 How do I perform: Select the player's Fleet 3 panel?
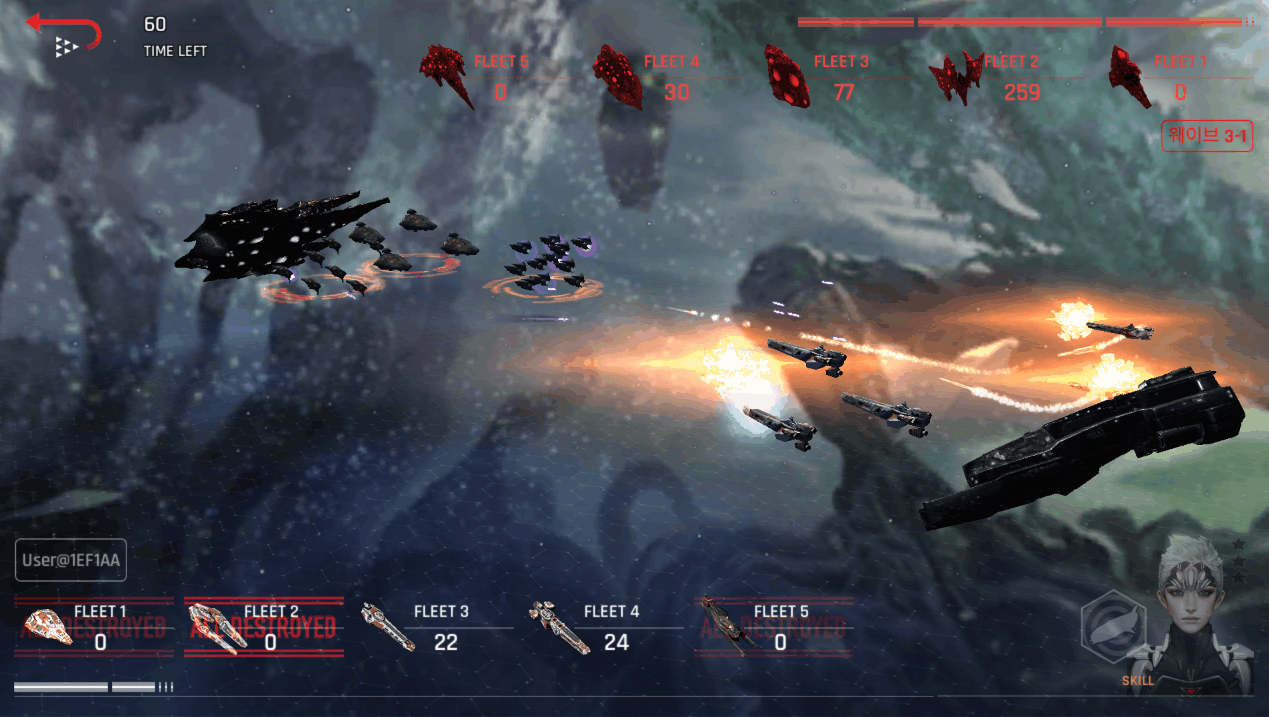coord(430,627)
